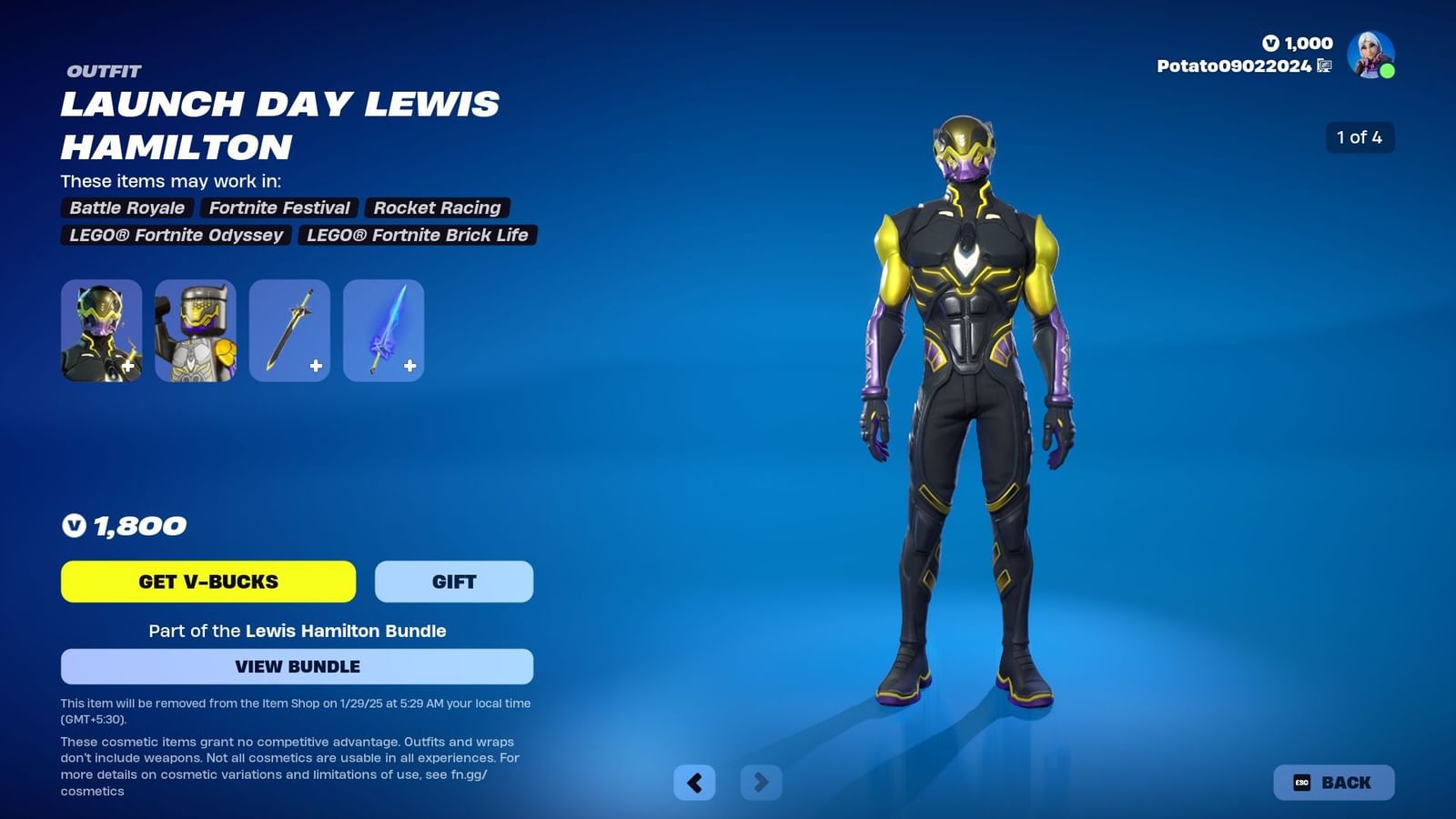The height and width of the screenshot is (819, 1456).
Task: Click the GIFT button
Action: tap(453, 581)
